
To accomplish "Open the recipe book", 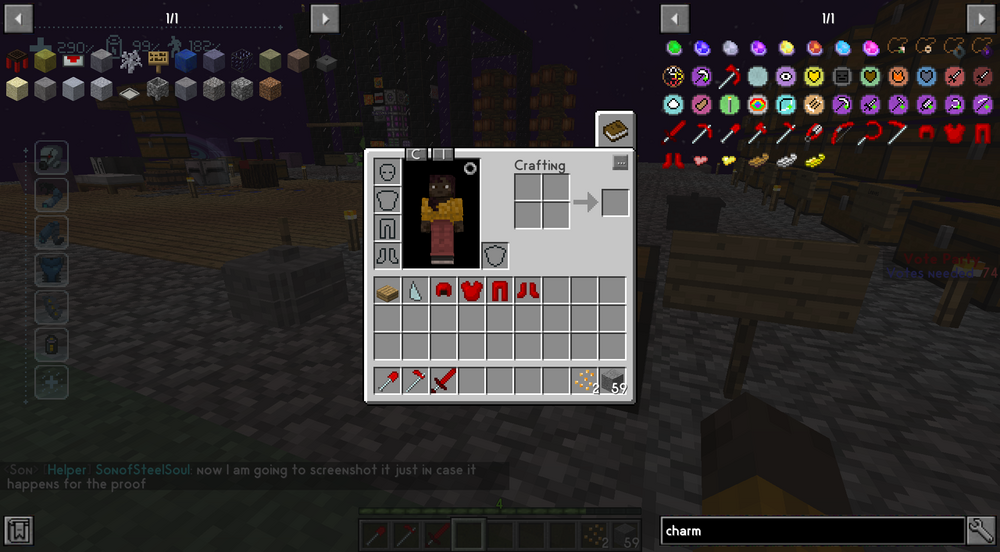I will pyautogui.click(x=616, y=130).
